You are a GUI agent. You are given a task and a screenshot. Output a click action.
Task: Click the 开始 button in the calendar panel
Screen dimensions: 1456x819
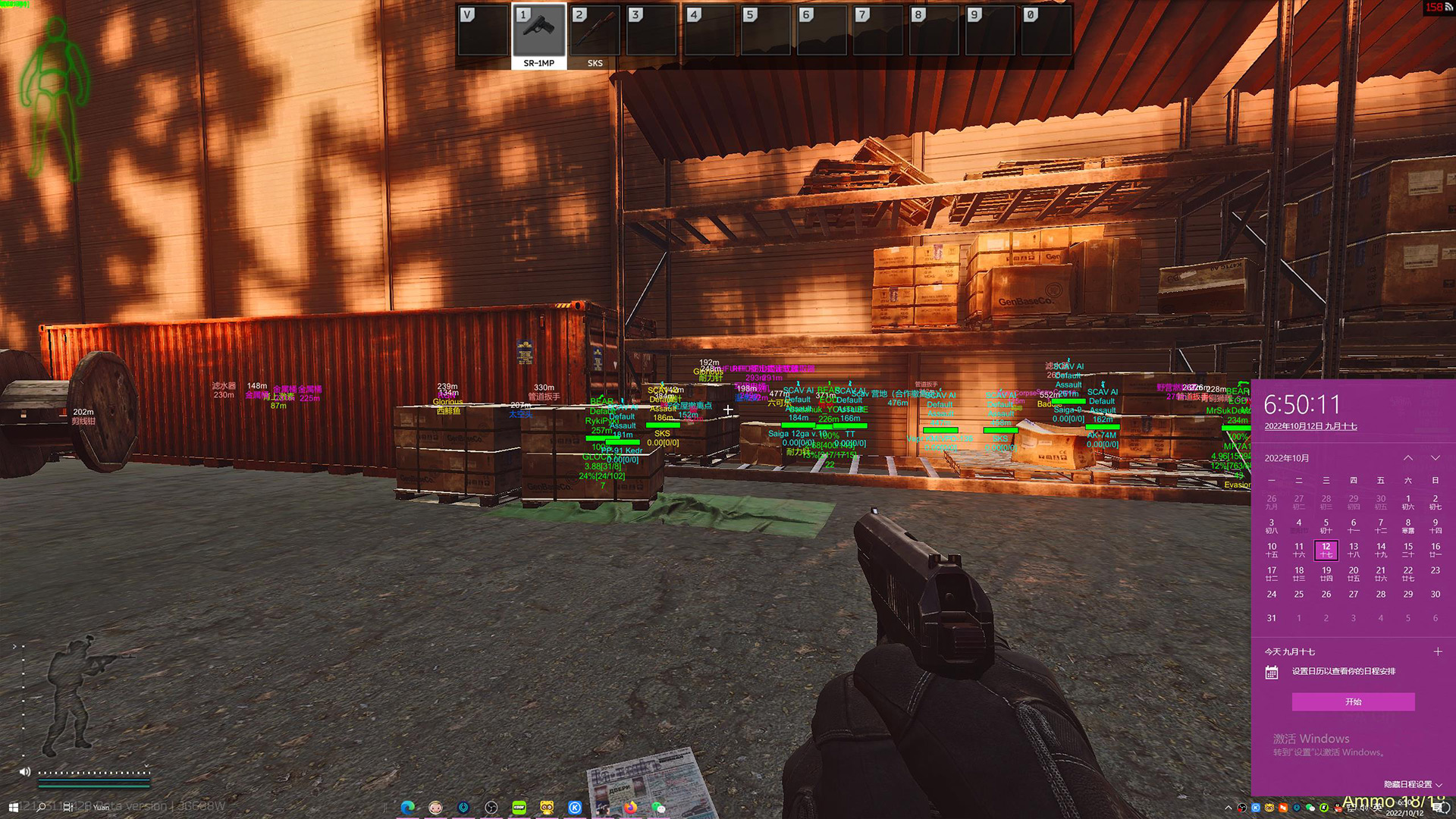point(1353,701)
